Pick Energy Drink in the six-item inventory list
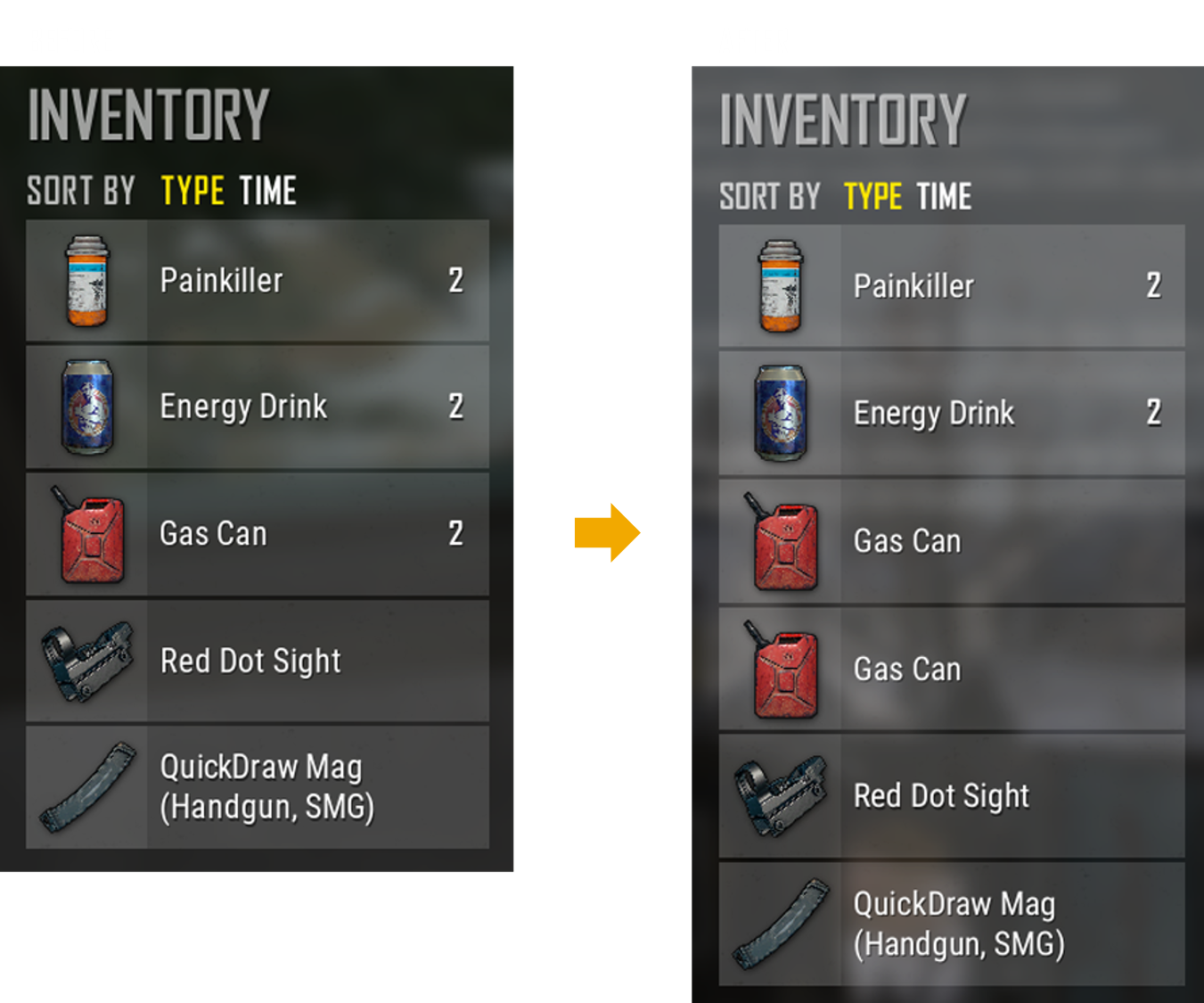The height and width of the screenshot is (1003, 1204). (951, 413)
